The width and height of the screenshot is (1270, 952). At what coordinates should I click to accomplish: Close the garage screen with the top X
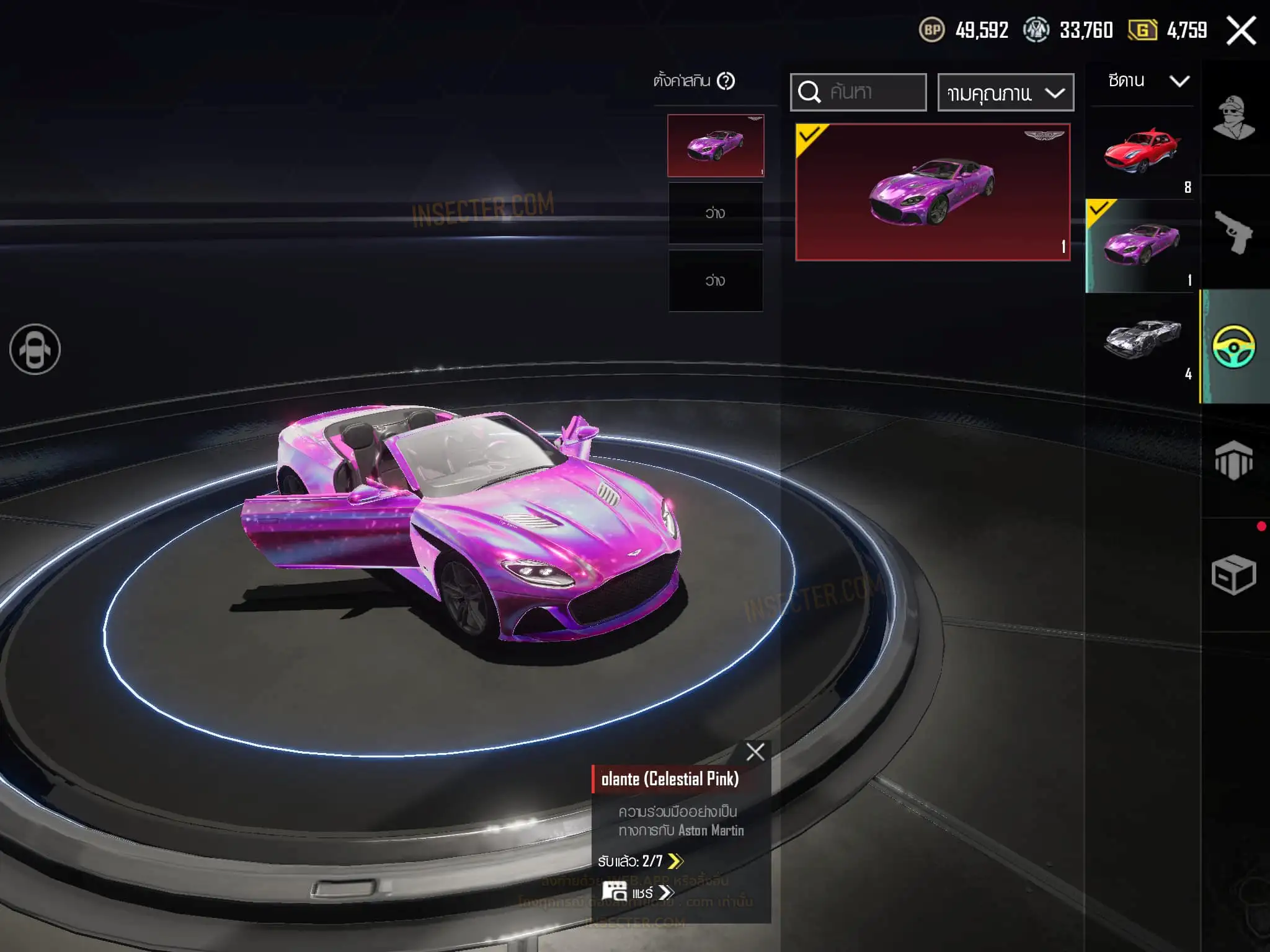pyautogui.click(x=1241, y=30)
